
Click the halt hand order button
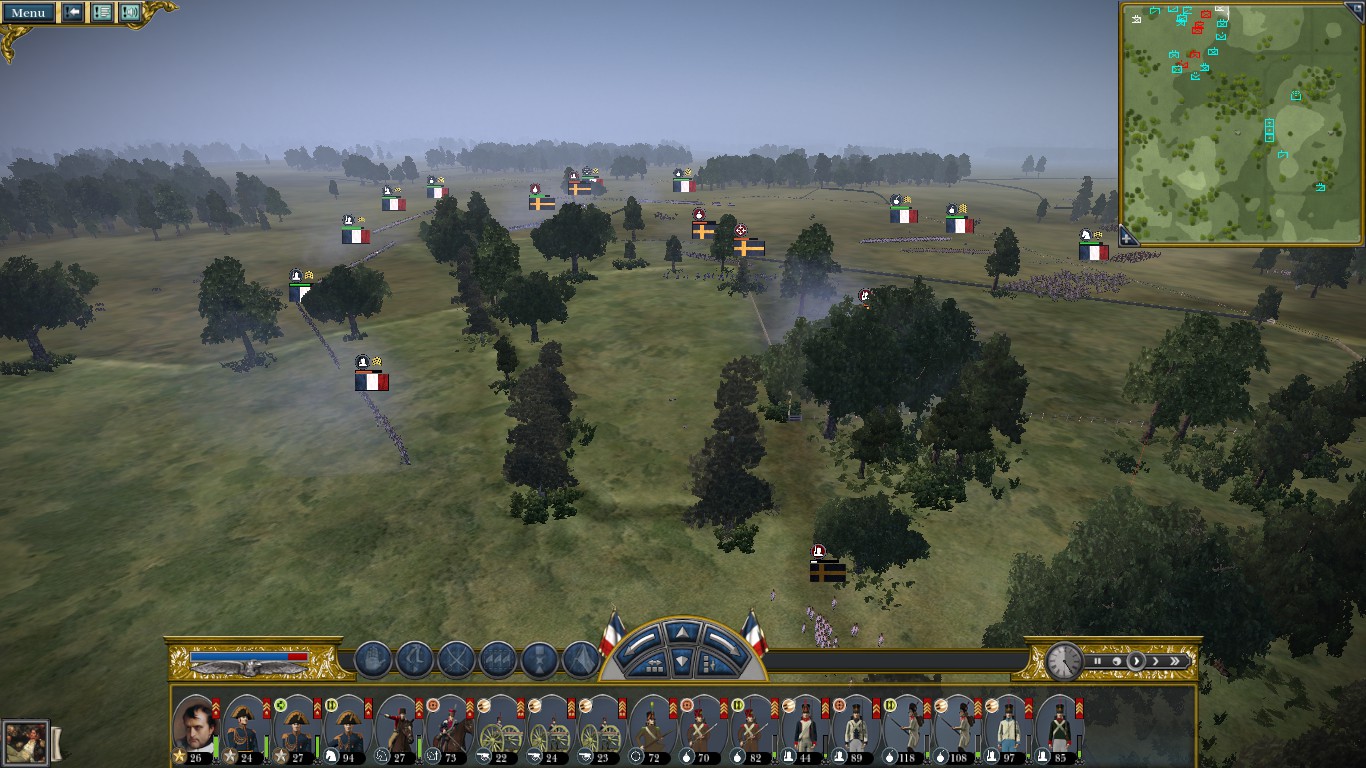coord(373,660)
